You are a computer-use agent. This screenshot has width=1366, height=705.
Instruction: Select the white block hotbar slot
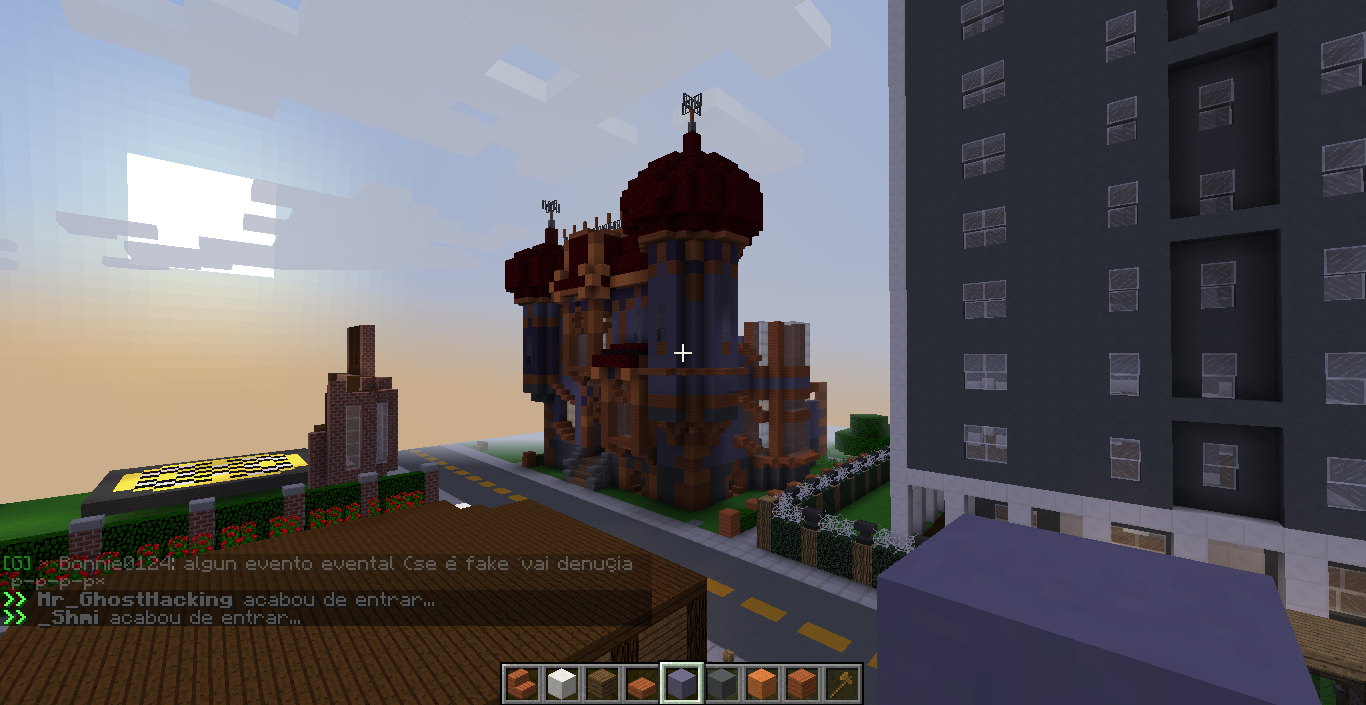[562, 684]
